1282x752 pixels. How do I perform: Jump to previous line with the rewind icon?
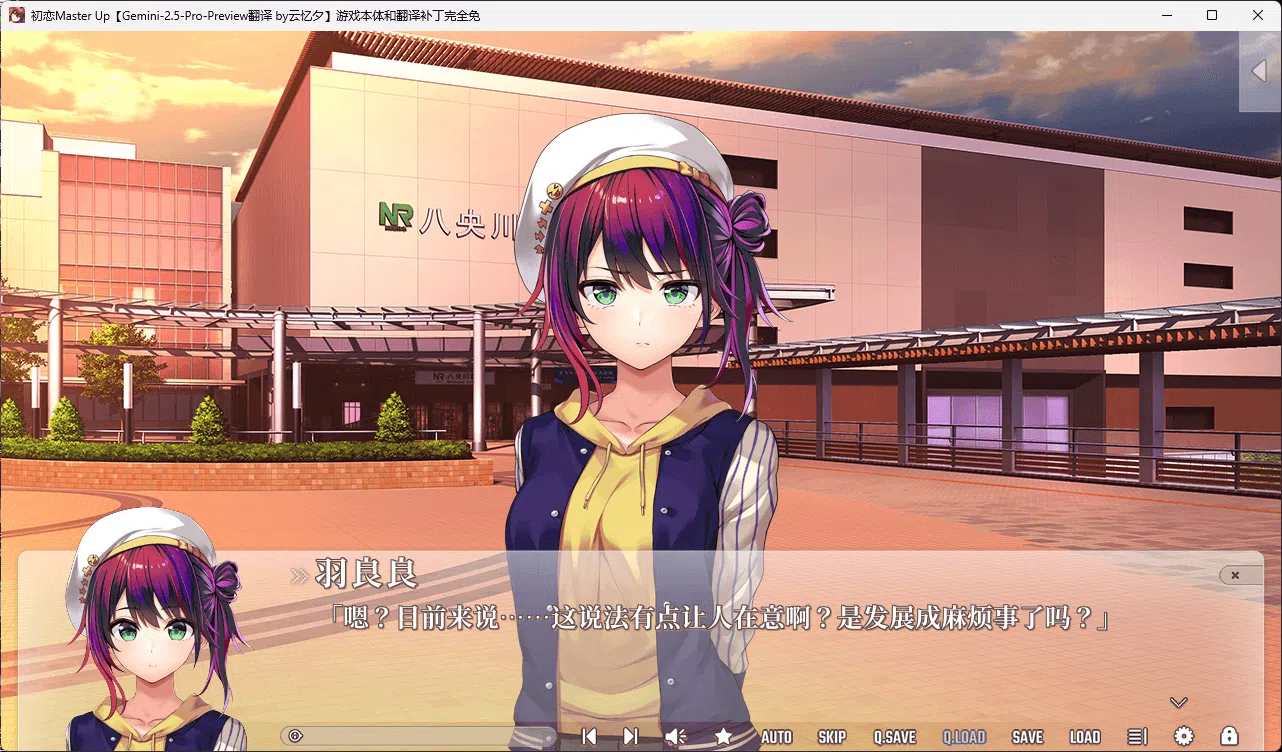pyautogui.click(x=589, y=736)
